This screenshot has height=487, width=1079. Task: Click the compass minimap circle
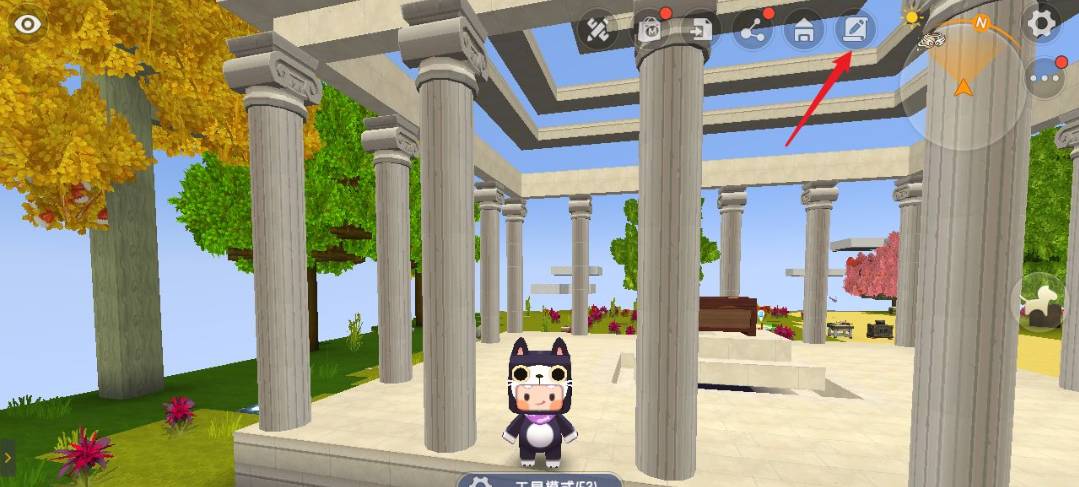pyautogui.click(x=961, y=85)
